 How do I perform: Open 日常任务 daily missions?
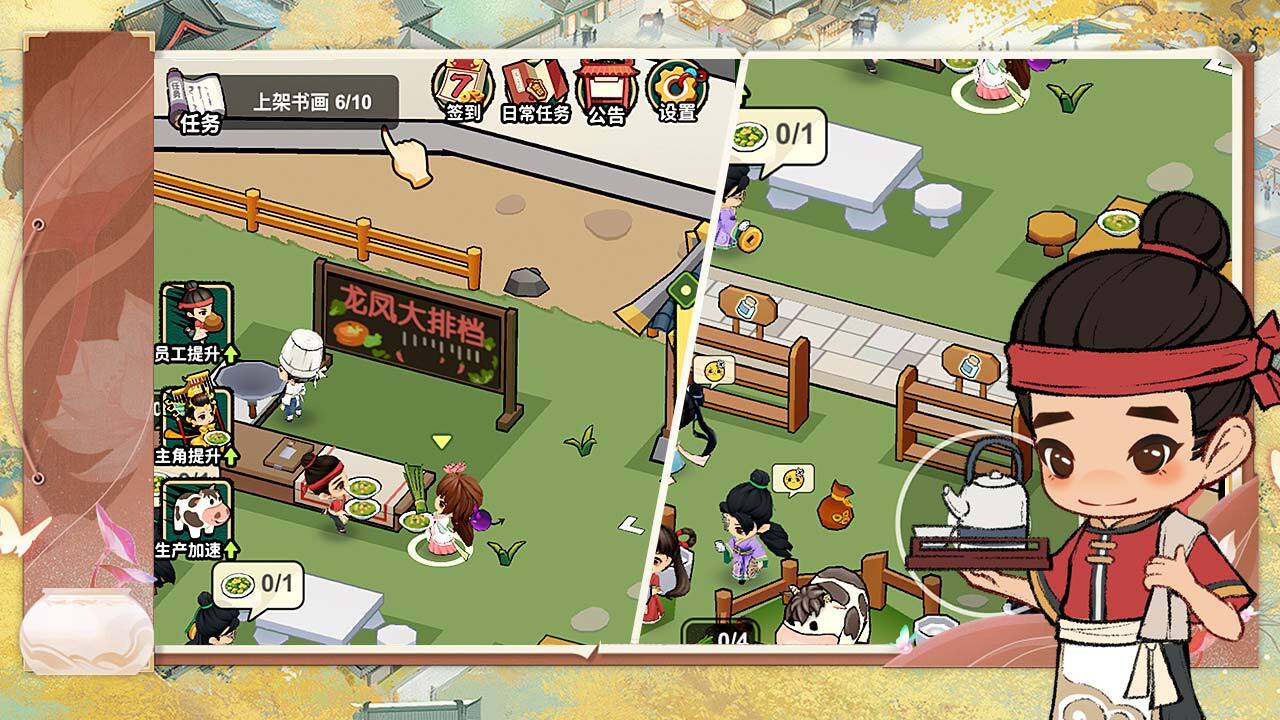tap(535, 92)
